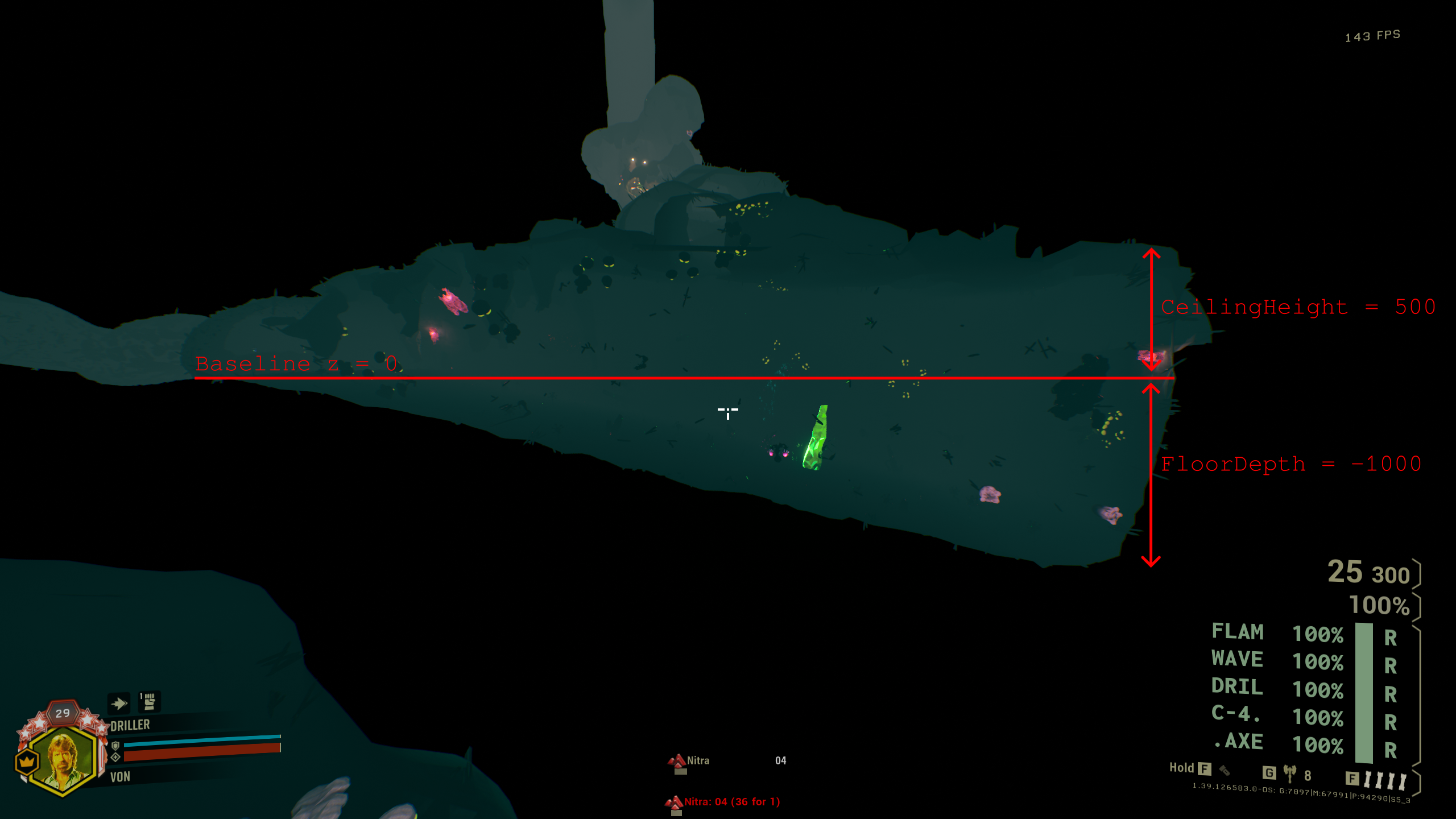Click the red health bar of Von
The height and width of the screenshot is (819, 1456).
coord(196,755)
